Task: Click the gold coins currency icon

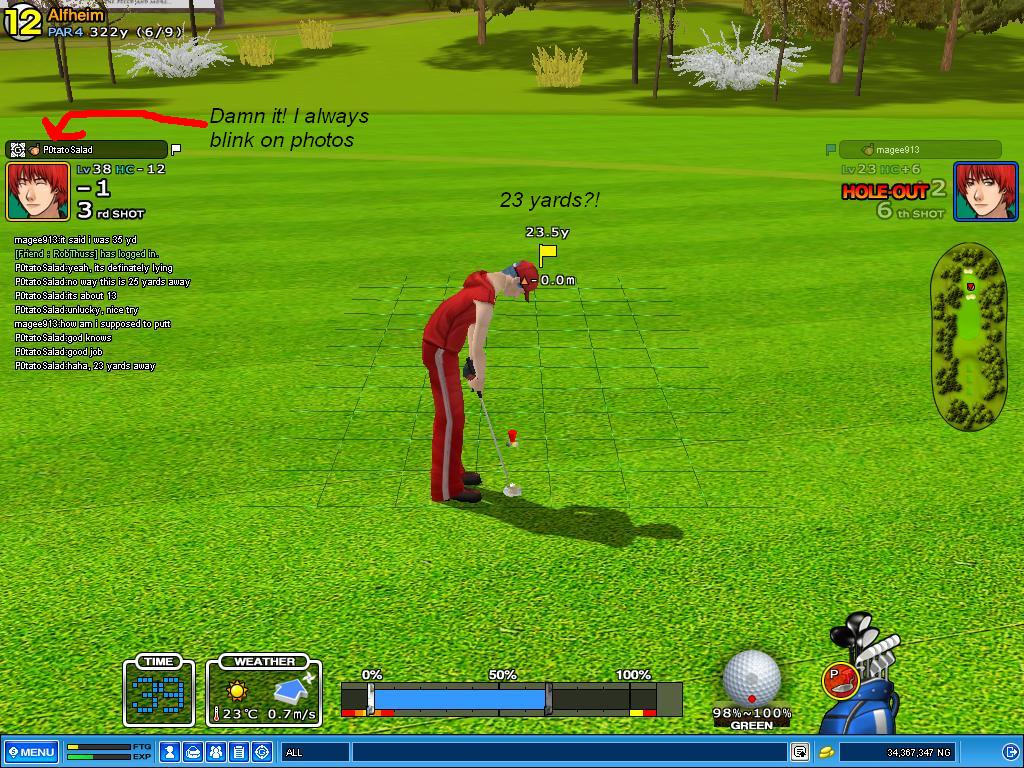Action: tap(827, 752)
